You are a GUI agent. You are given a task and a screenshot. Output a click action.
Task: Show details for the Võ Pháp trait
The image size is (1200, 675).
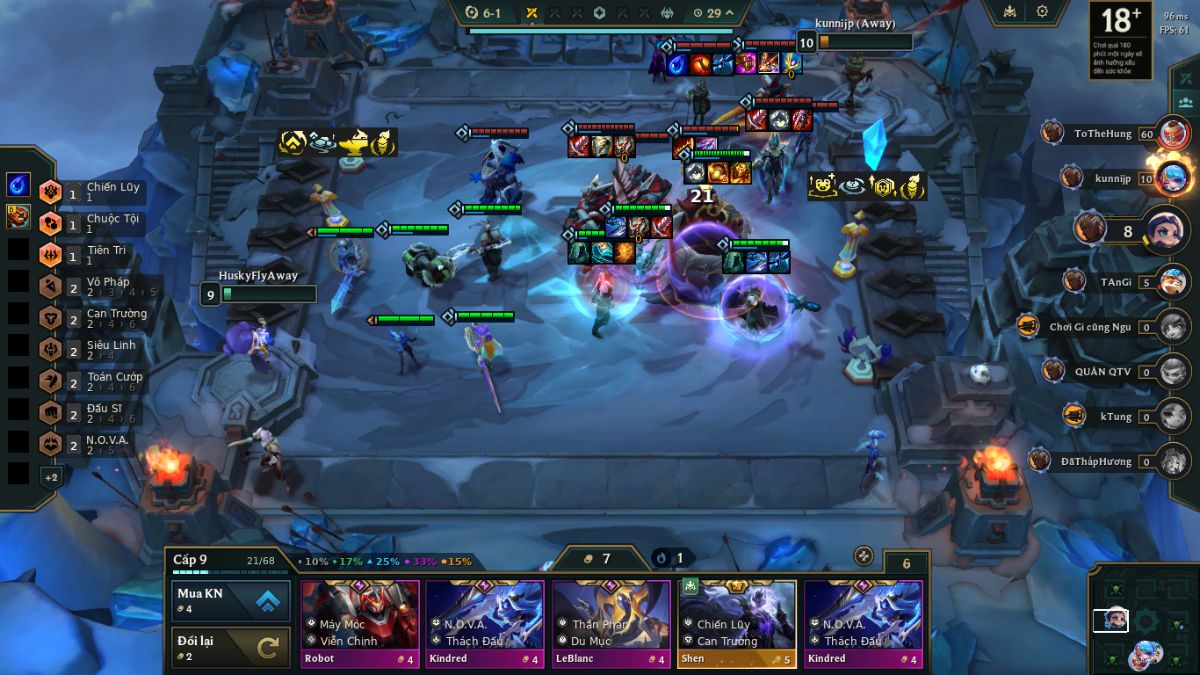coord(95,287)
